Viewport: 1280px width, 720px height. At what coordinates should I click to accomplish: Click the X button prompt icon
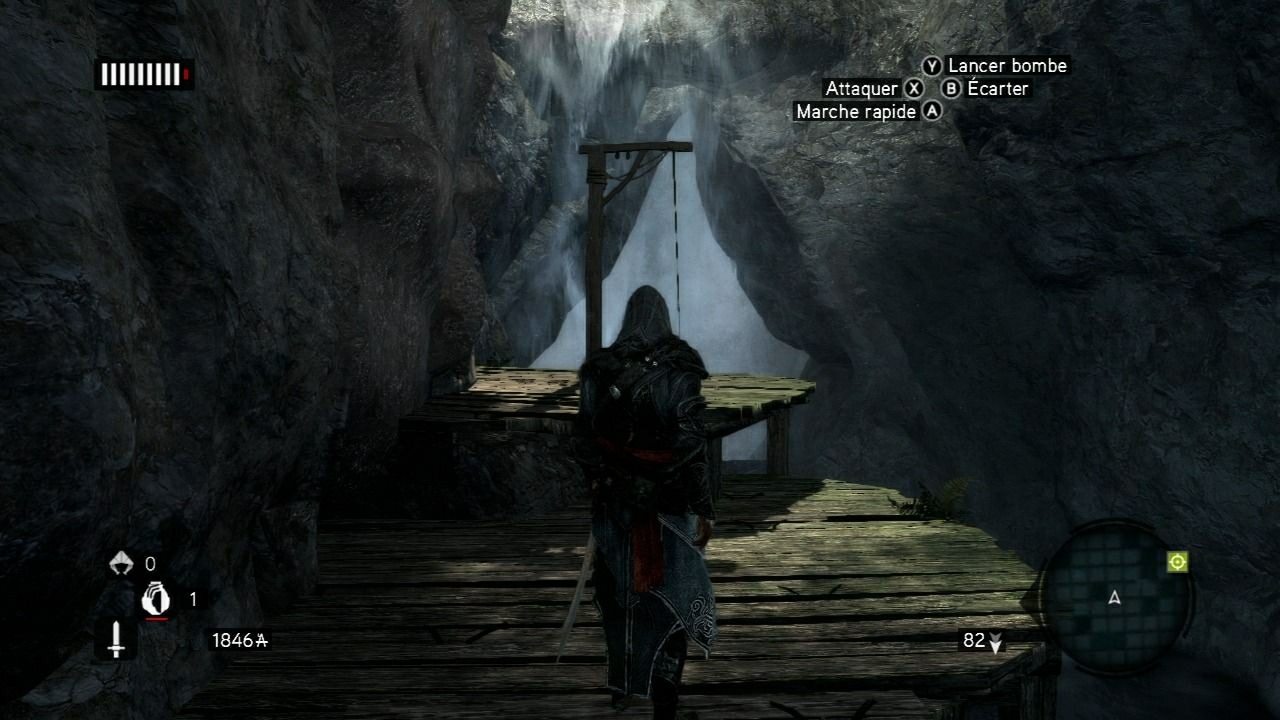[x=911, y=88]
